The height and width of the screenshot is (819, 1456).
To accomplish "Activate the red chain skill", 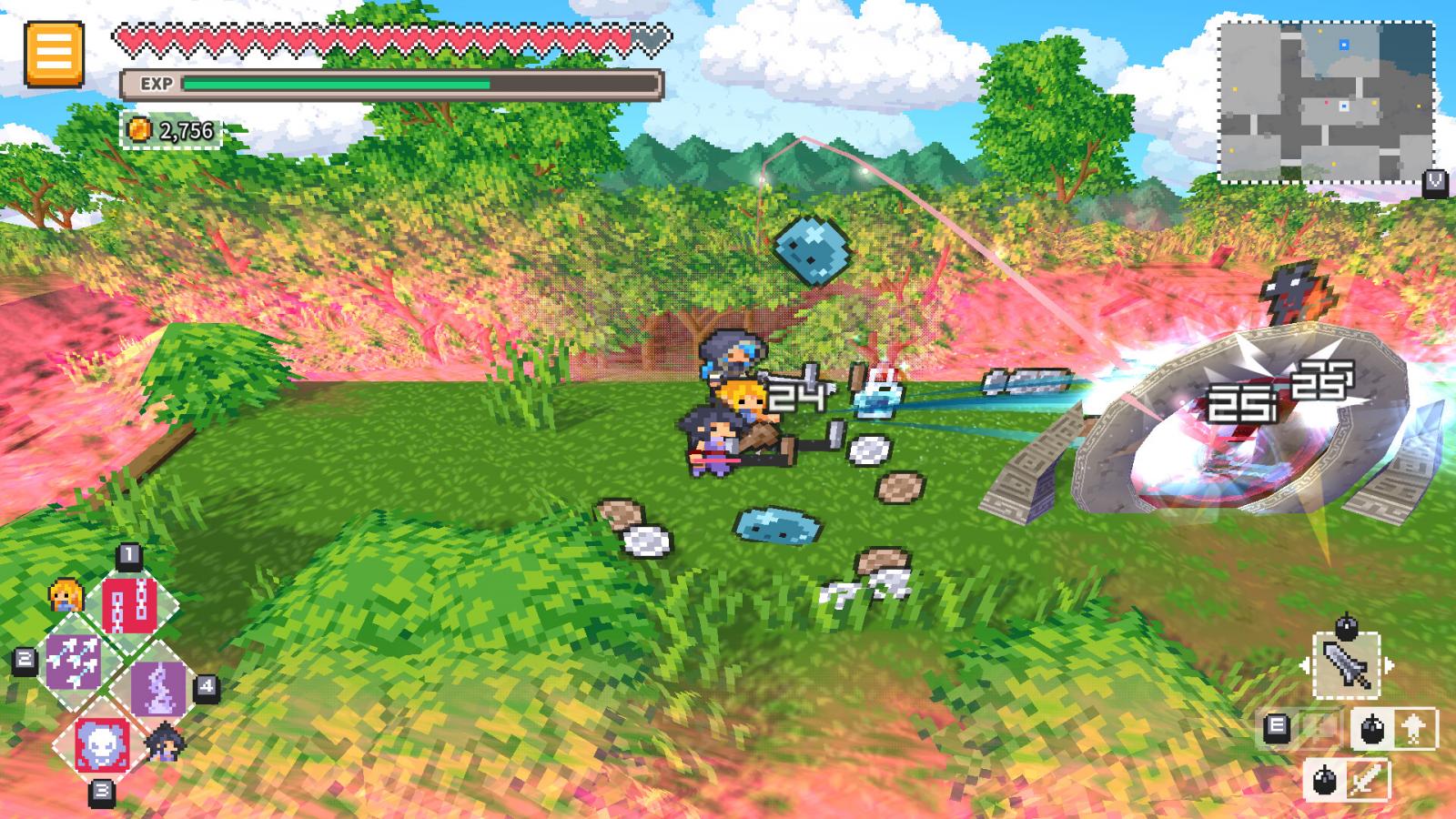I will [x=129, y=603].
